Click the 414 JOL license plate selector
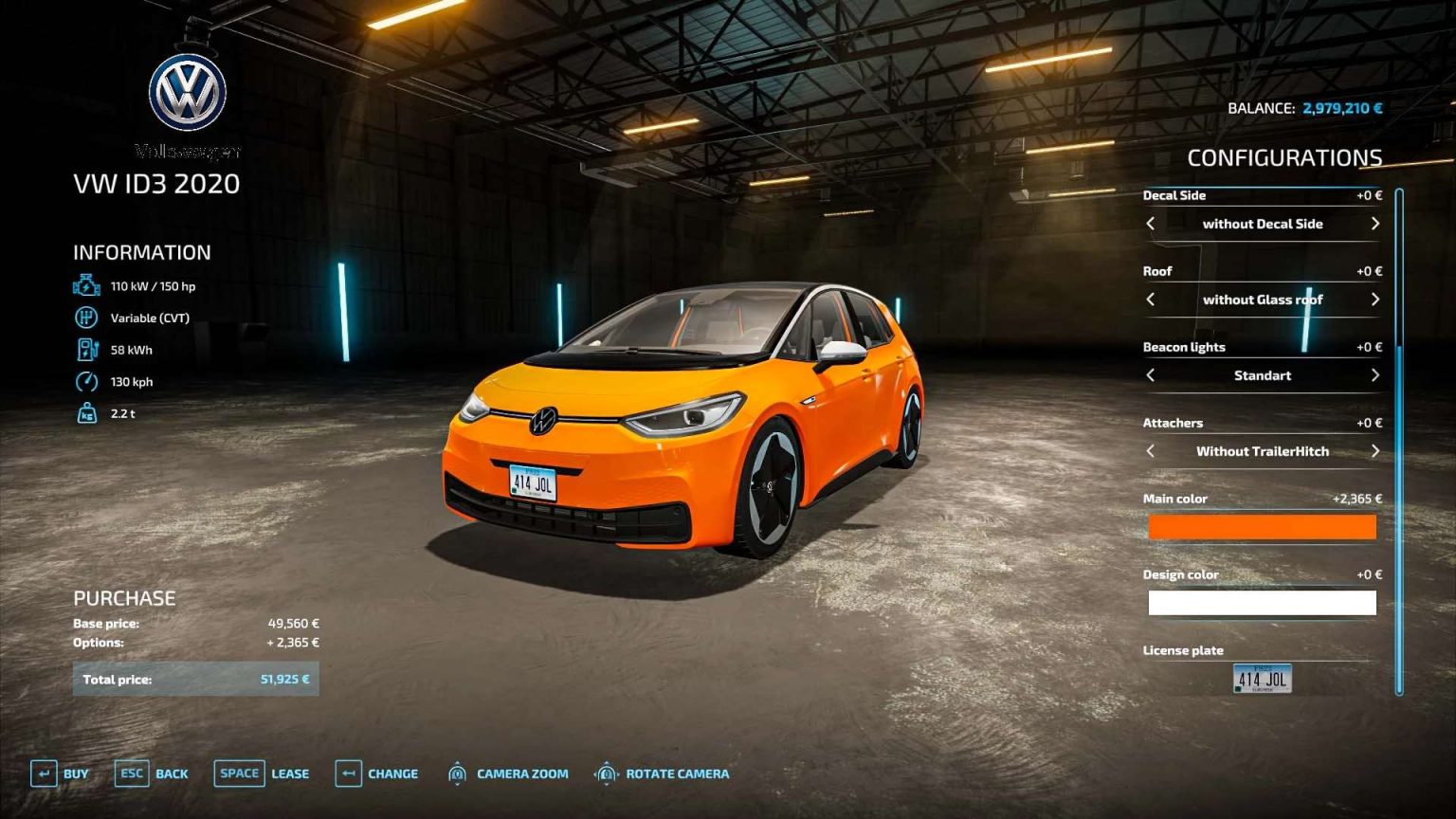Viewport: 1456px width, 819px height. click(x=1262, y=679)
